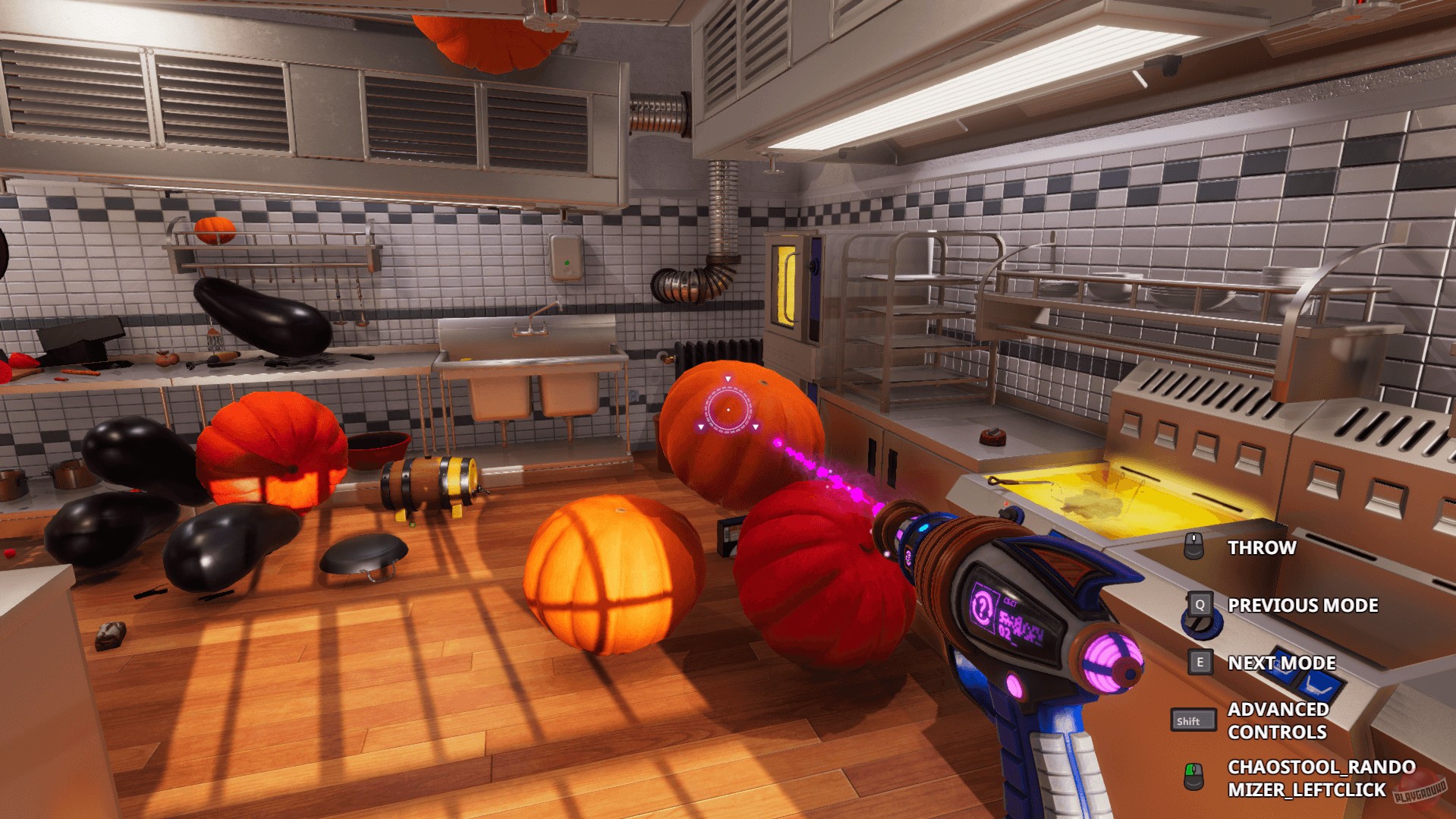Click the pink 02 counter on the gun screen

(1005, 632)
